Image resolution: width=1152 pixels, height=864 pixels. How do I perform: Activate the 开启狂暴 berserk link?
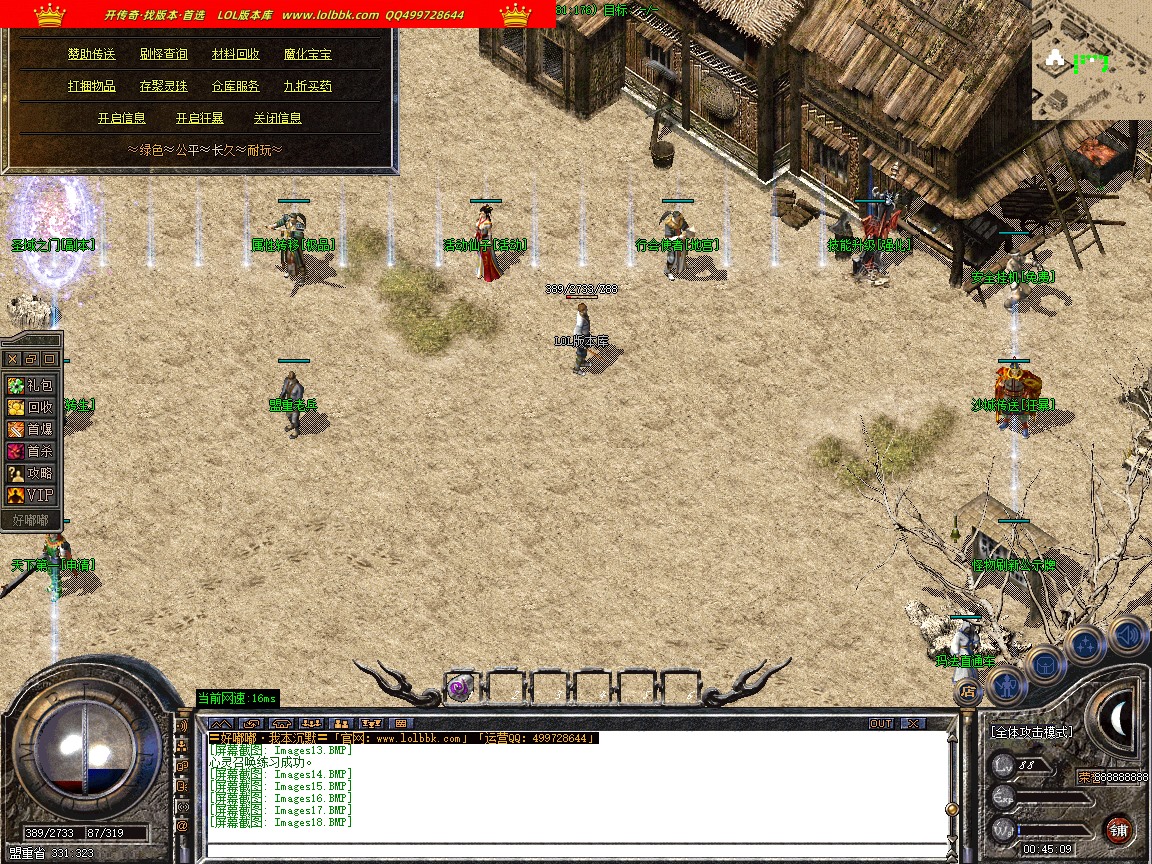click(x=200, y=118)
